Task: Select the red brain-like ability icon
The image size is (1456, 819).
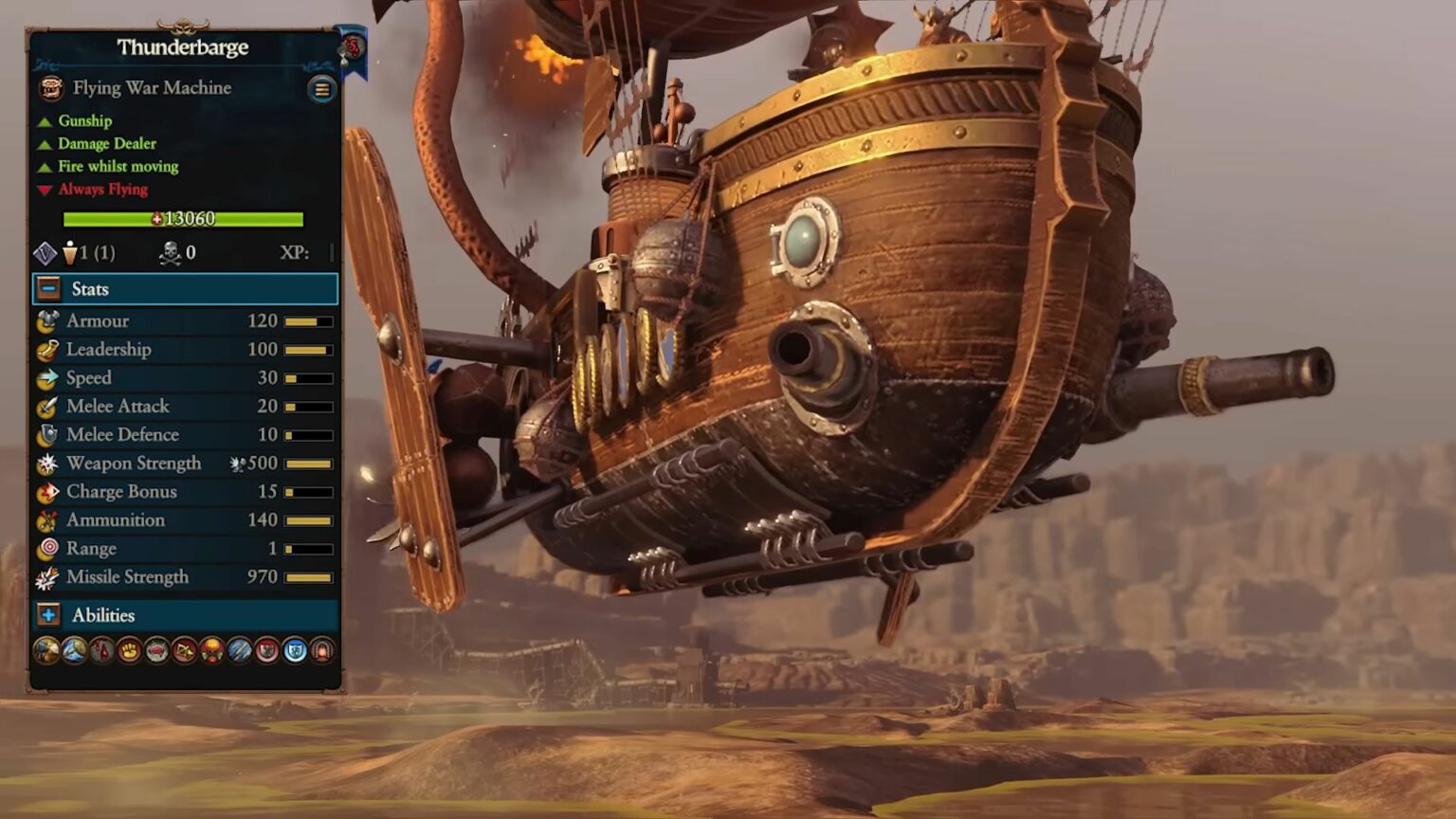Action: [156, 650]
